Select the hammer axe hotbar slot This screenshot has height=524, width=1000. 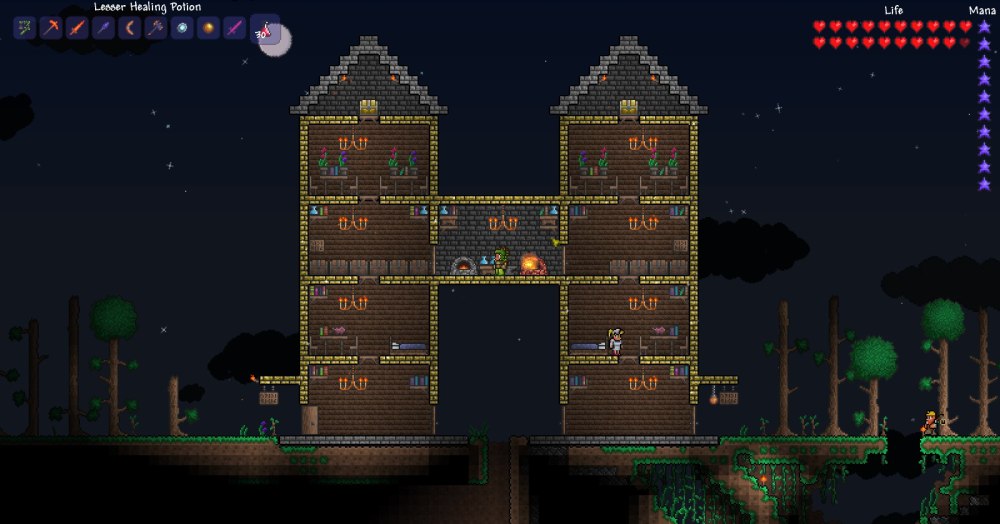click(x=155, y=28)
